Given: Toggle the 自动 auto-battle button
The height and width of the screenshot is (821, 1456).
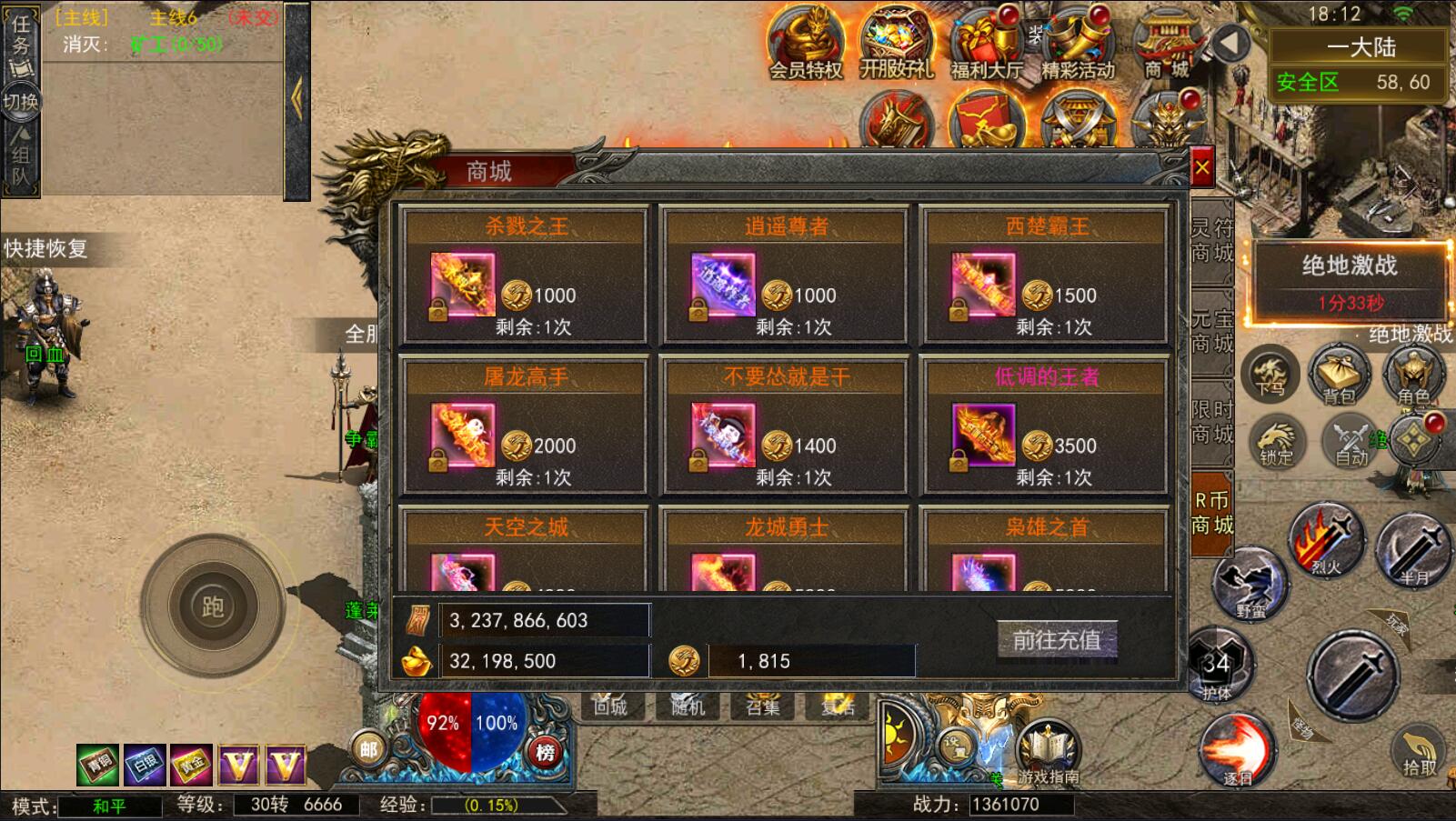Looking at the screenshot, I should [x=1351, y=442].
